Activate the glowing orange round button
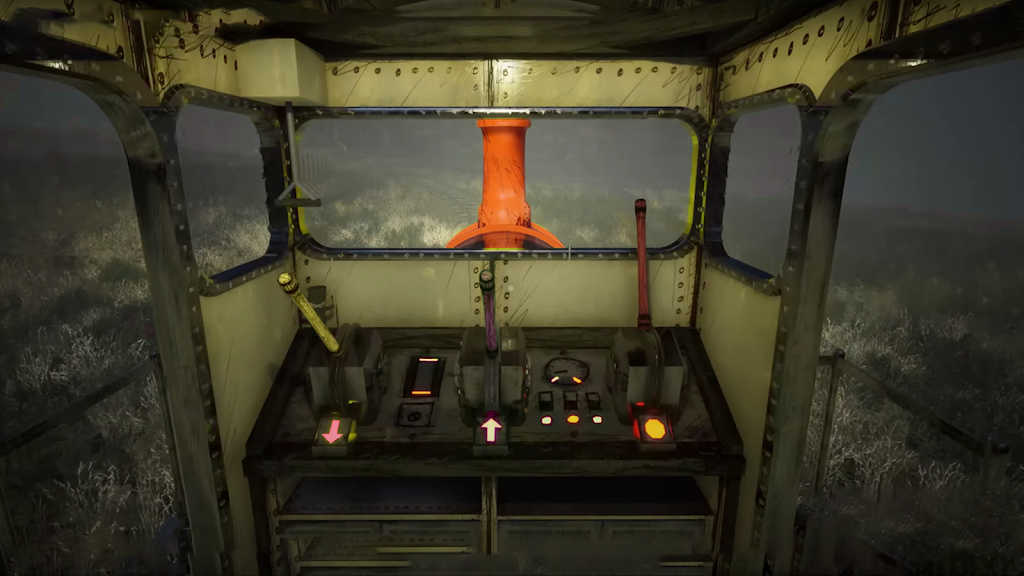The width and height of the screenshot is (1024, 576). (654, 429)
